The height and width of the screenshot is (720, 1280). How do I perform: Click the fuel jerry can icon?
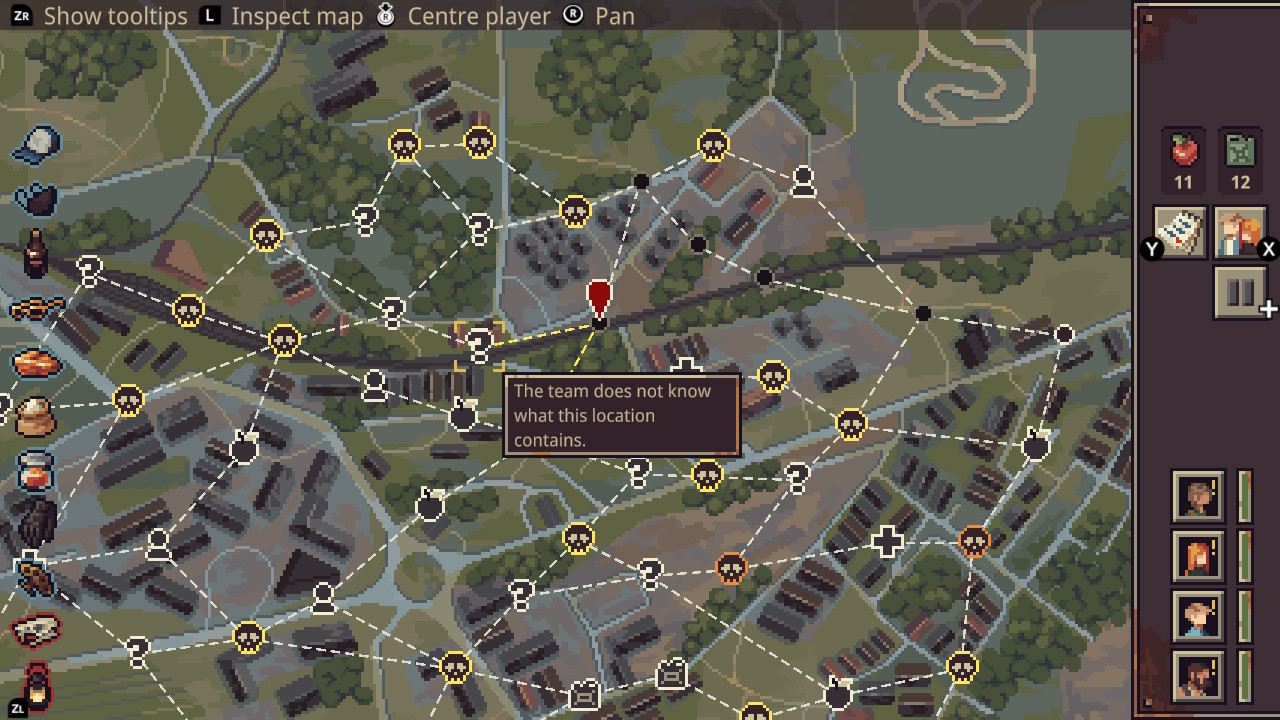[x=1240, y=151]
